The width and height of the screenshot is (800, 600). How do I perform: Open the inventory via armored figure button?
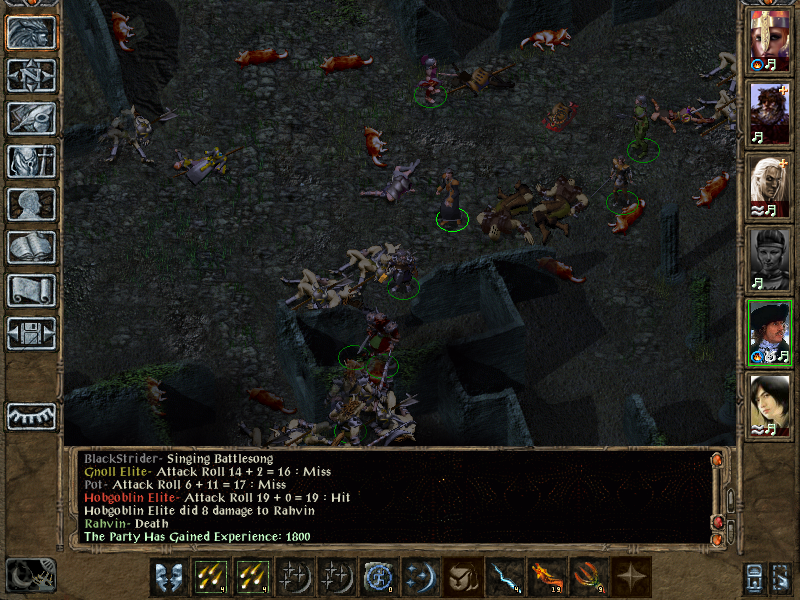click(31, 161)
